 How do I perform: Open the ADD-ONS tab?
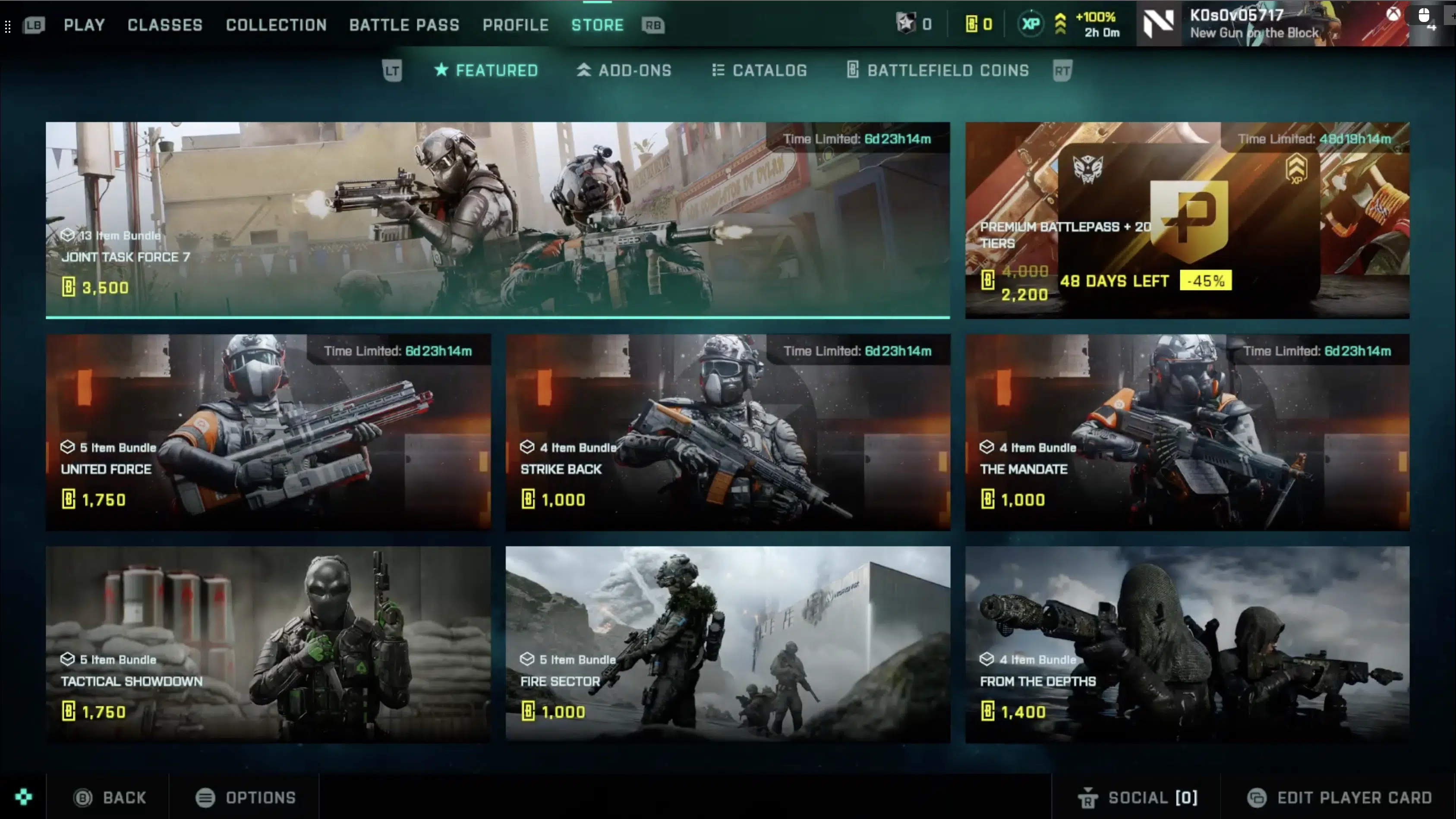pyautogui.click(x=624, y=70)
